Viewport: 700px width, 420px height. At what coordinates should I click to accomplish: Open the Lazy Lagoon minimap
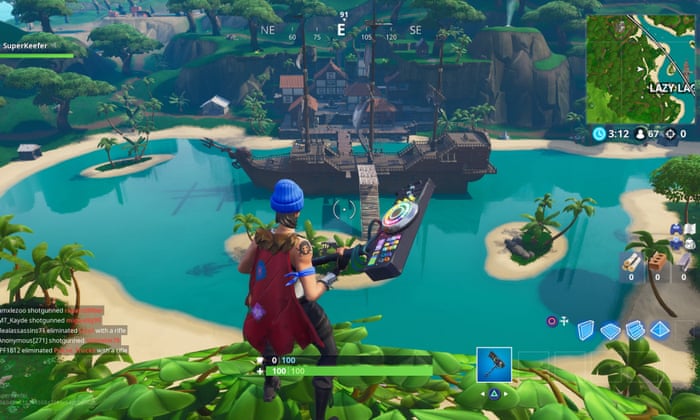click(x=640, y=68)
